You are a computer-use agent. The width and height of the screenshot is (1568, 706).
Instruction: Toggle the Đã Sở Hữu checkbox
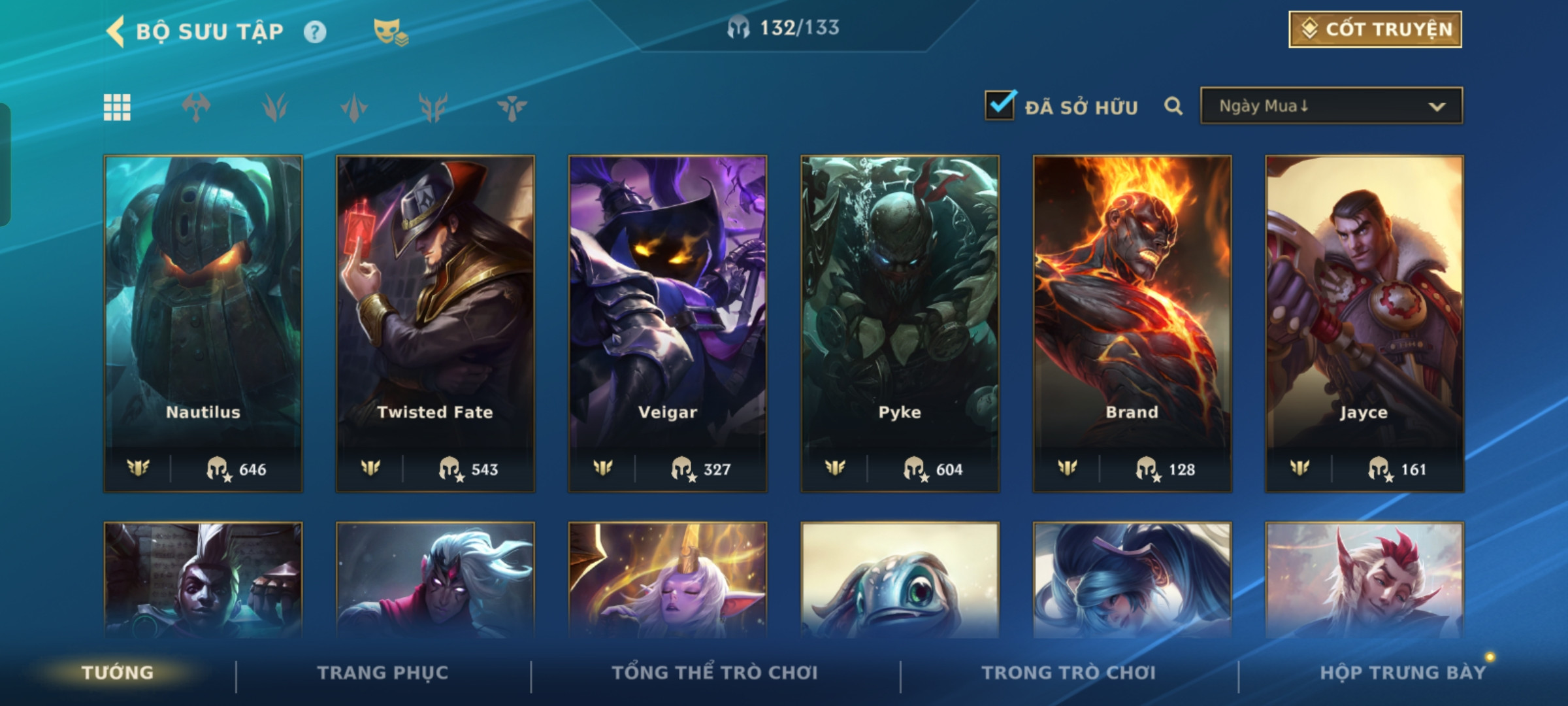pyautogui.click(x=1000, y=105)
